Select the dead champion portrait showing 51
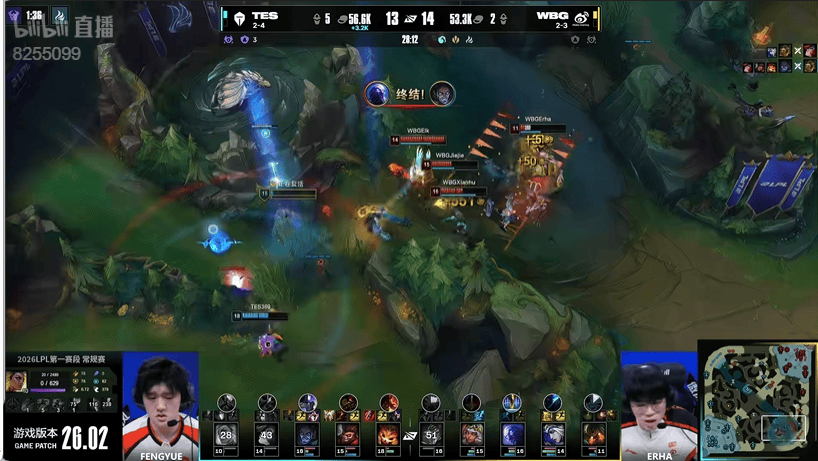 click(x=430, y=435)
